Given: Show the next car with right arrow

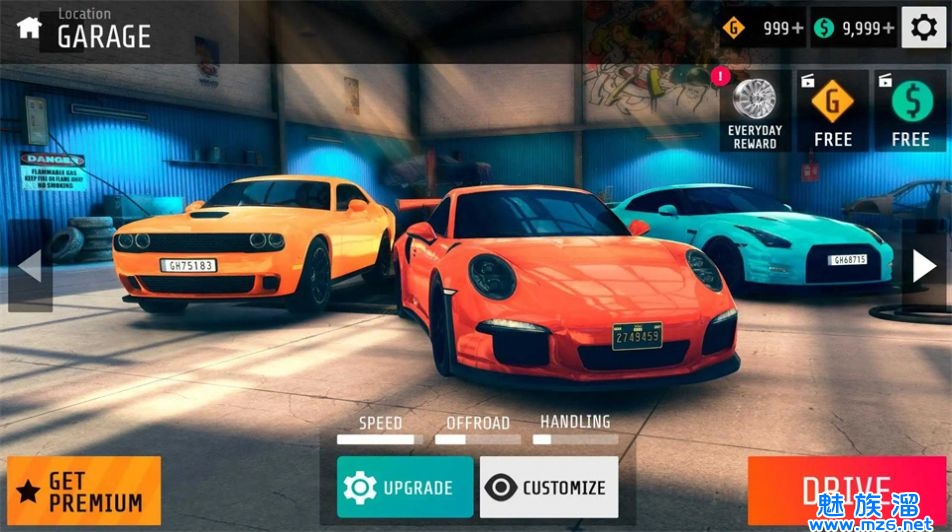Looking at the screenshot, I should click(x=924, y=266).
